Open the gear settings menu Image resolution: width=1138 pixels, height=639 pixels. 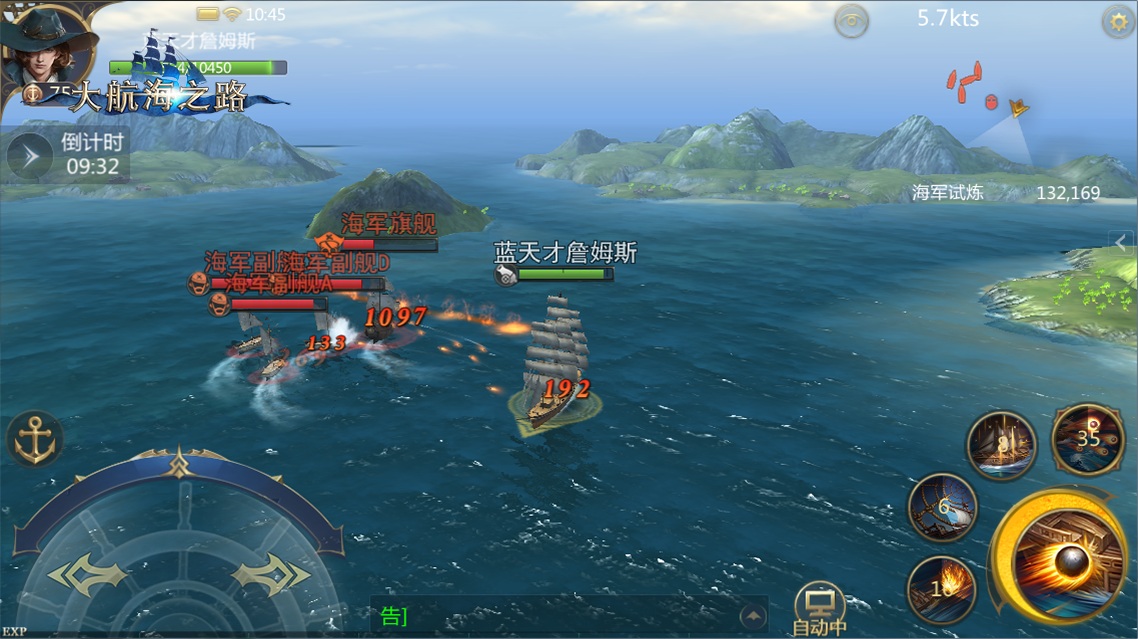tap(1116, 21)
